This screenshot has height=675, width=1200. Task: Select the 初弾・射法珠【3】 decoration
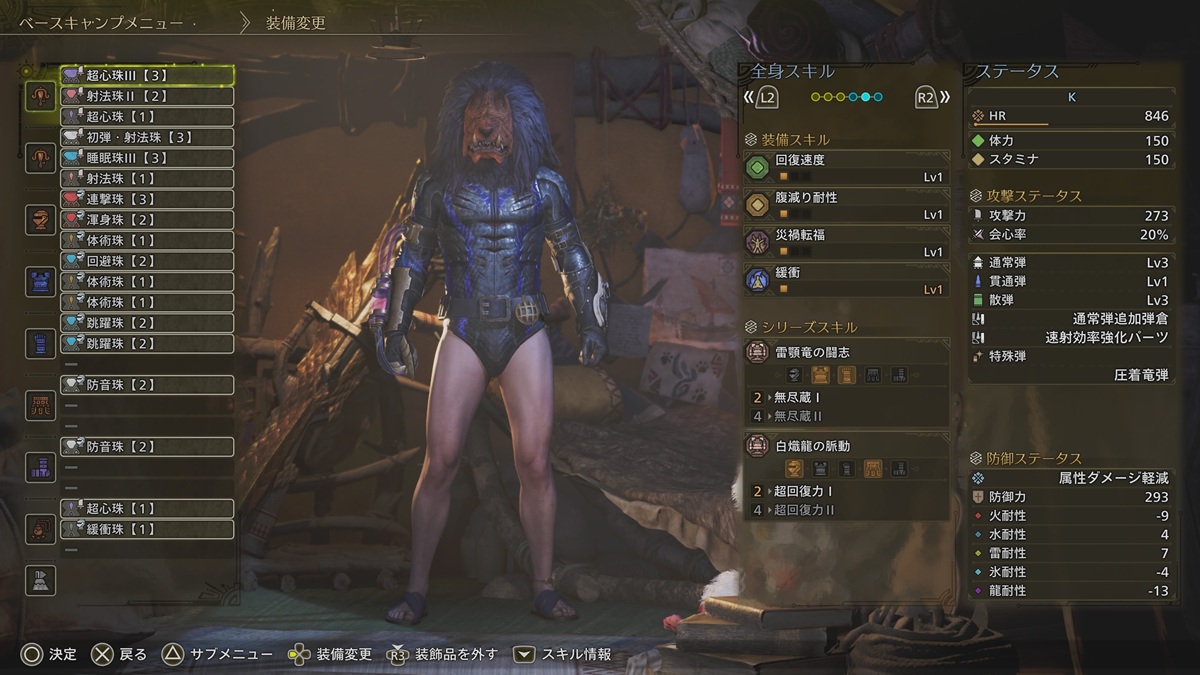tap(147, 137)
